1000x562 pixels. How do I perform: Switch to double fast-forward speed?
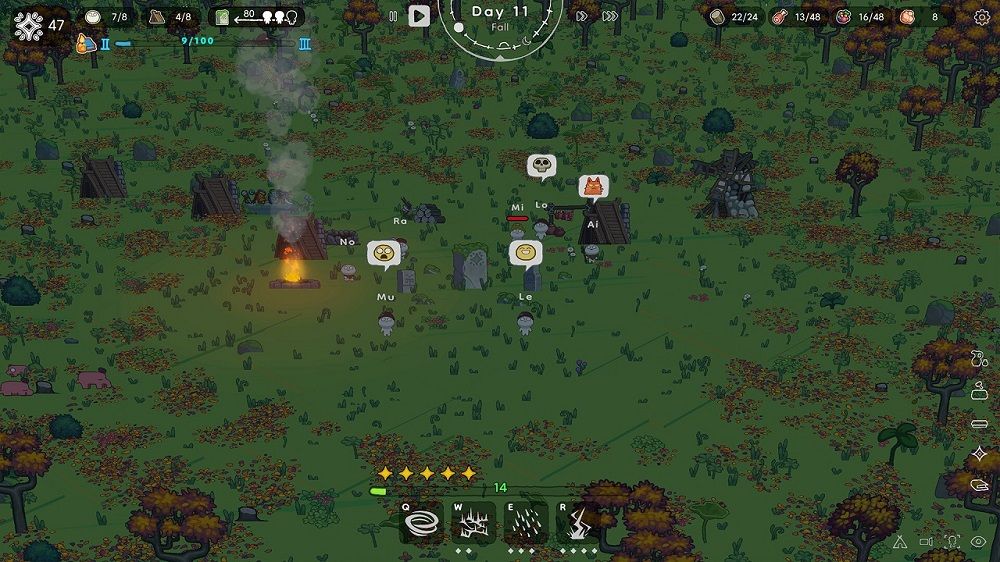click(x=583, y=16)
